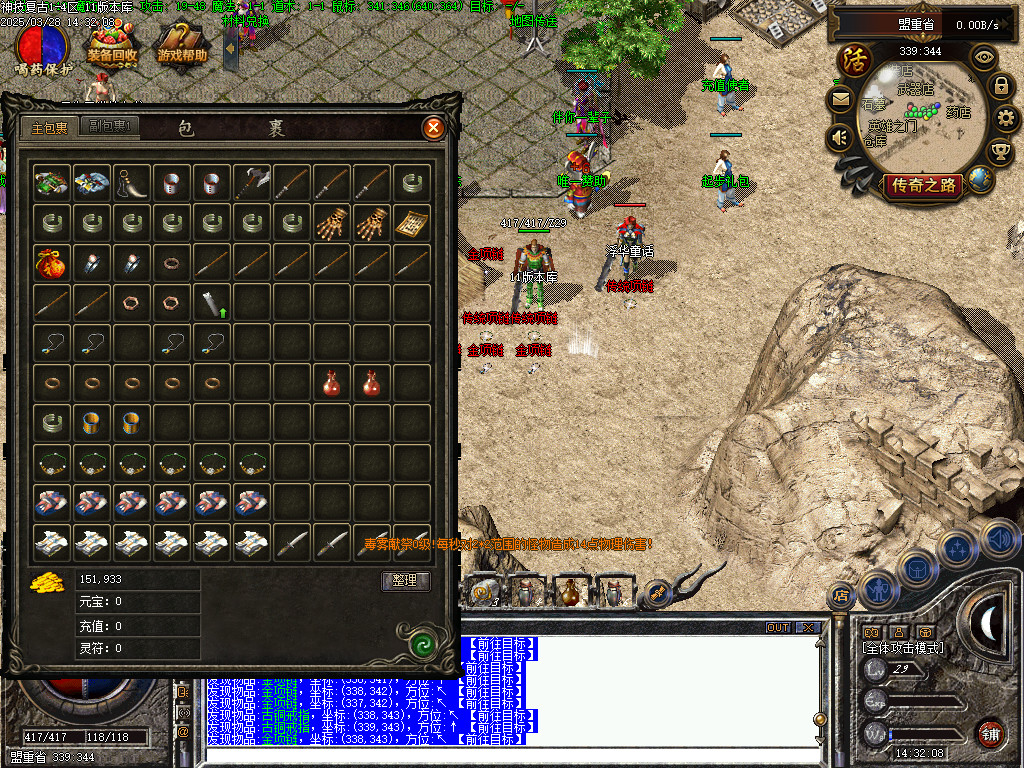The height and width of the screenshot is (768, 1024).
Task: Toggle the eye visibility icon
Action: click(985, 57)
